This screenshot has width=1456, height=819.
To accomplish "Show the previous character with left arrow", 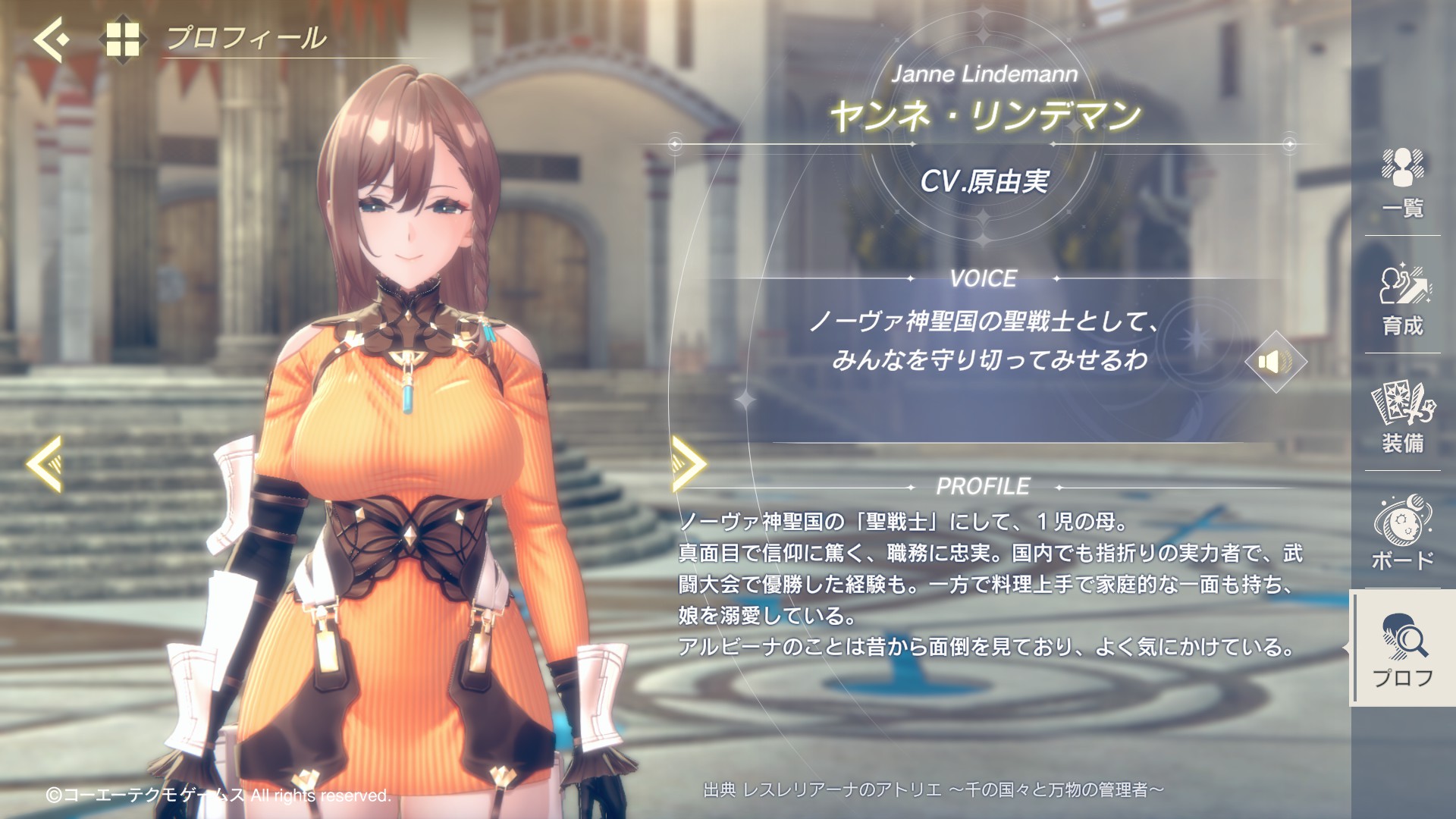I will point(45,463).
